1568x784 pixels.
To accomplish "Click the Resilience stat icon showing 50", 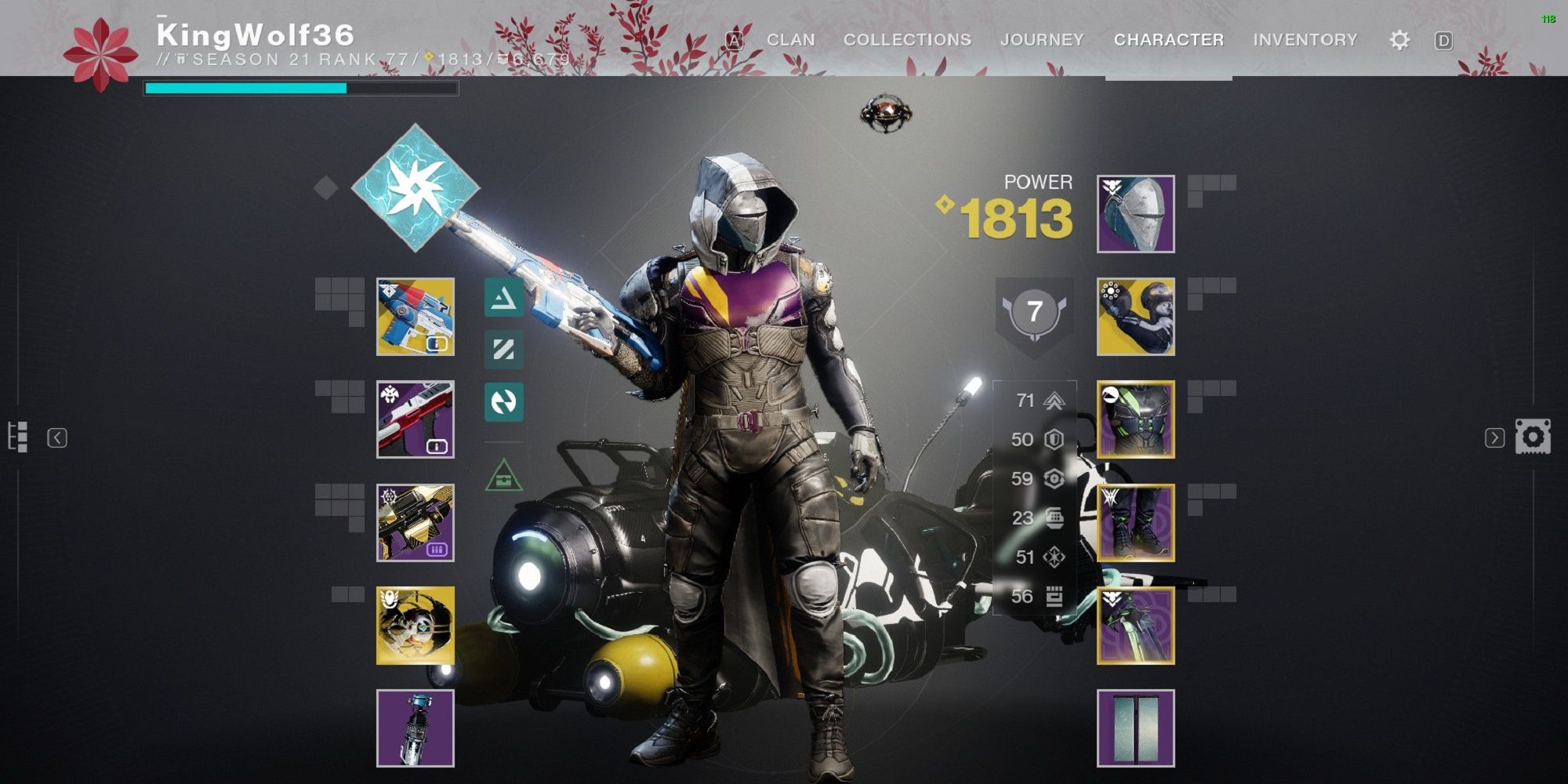I will click(x=1053, y=439).
